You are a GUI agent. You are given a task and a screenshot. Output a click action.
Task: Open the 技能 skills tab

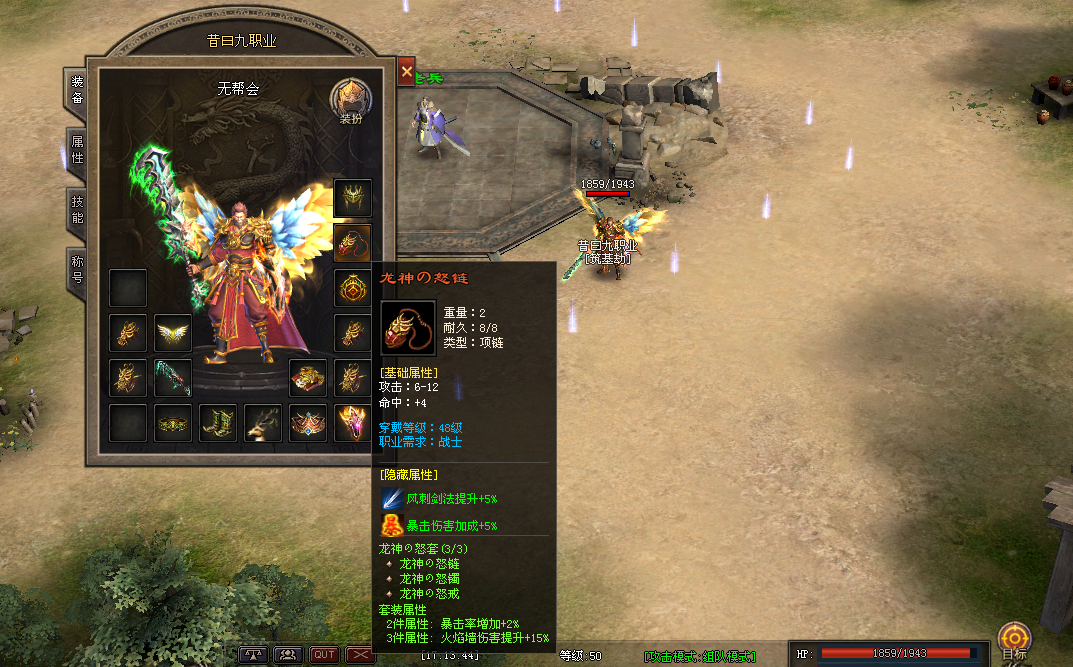(77, 210)
